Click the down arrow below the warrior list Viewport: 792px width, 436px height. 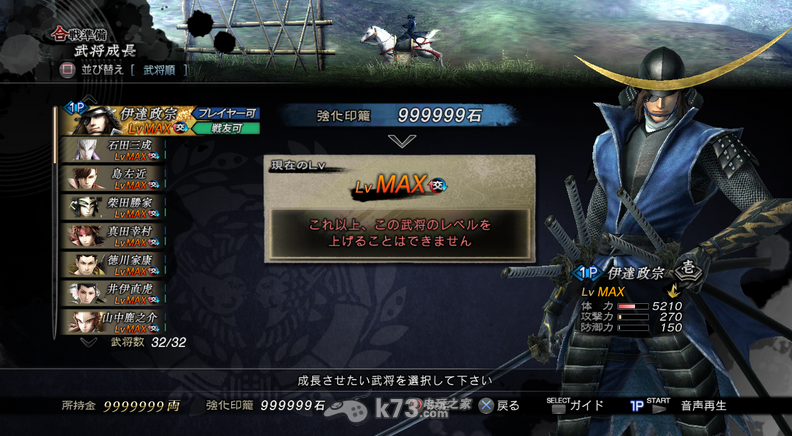(90, 341)
